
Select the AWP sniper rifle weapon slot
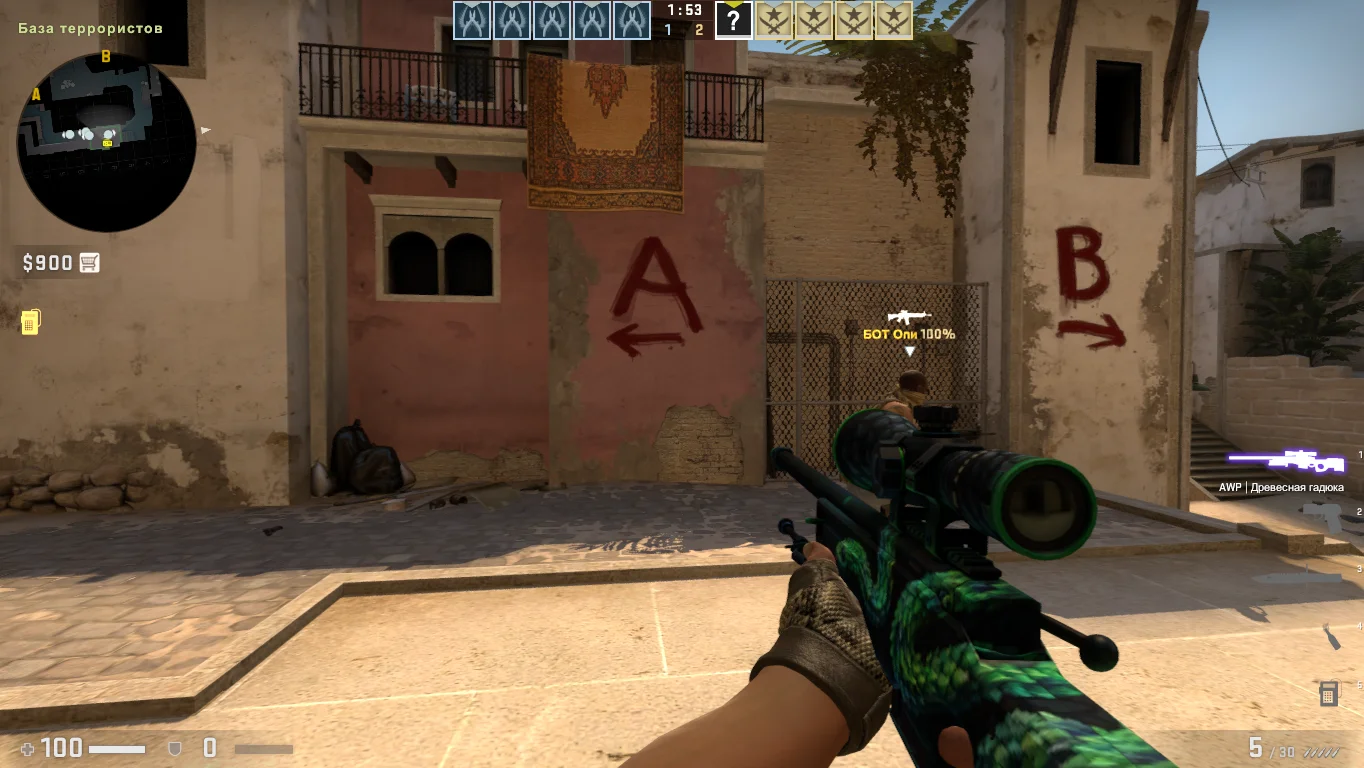click(x=1286, y=461)
